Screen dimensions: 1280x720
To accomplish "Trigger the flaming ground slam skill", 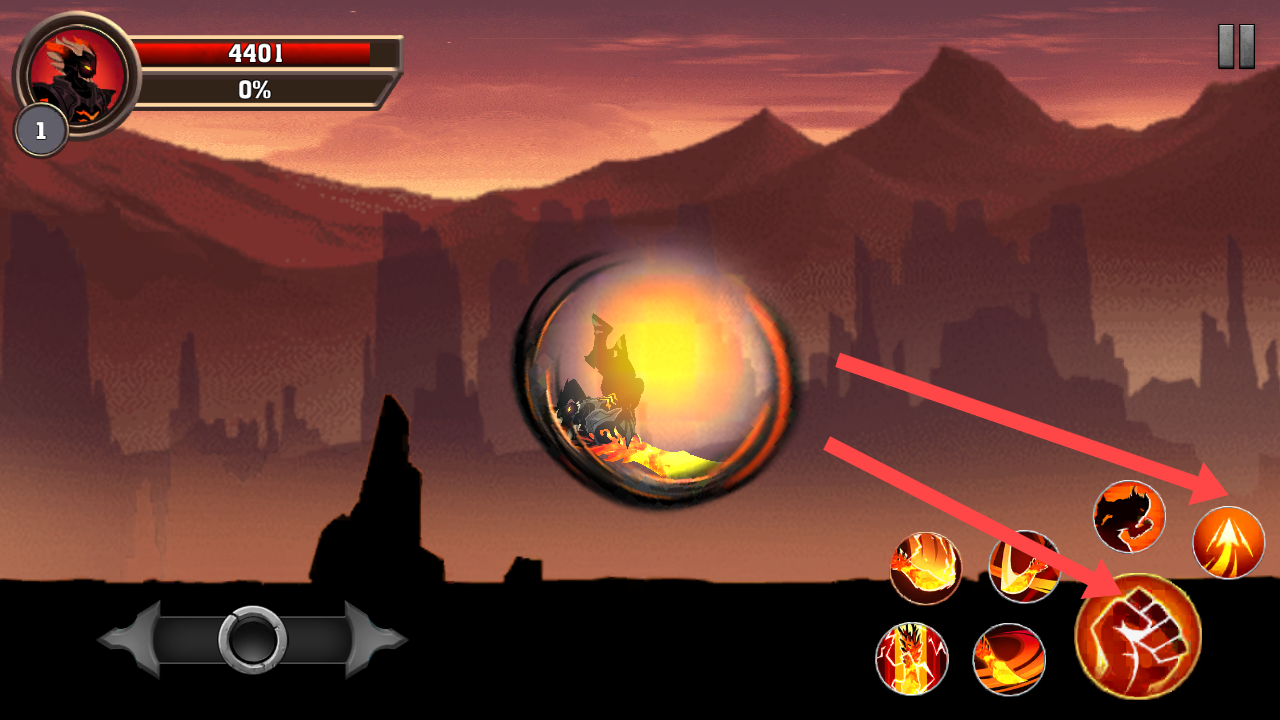I will click(x=925, y=568).
